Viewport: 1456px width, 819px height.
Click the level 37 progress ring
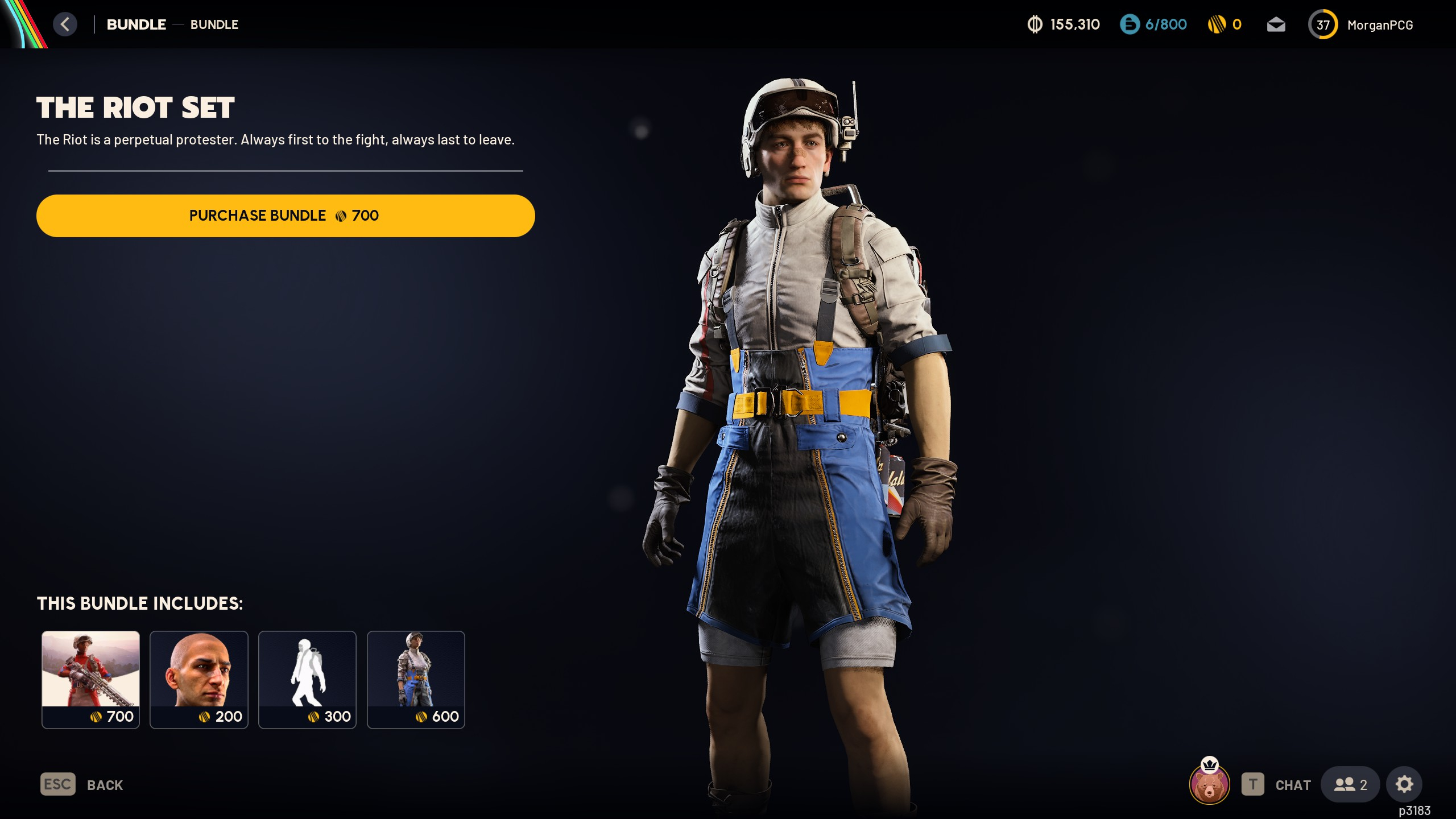point(1323,24)
